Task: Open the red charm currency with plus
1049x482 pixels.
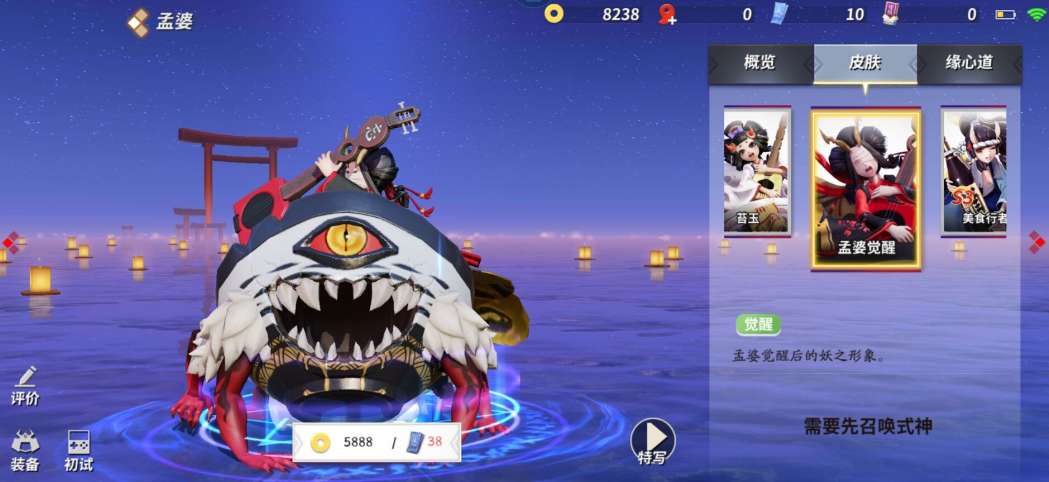Action: pyautogui.click(x=667, y=14)
